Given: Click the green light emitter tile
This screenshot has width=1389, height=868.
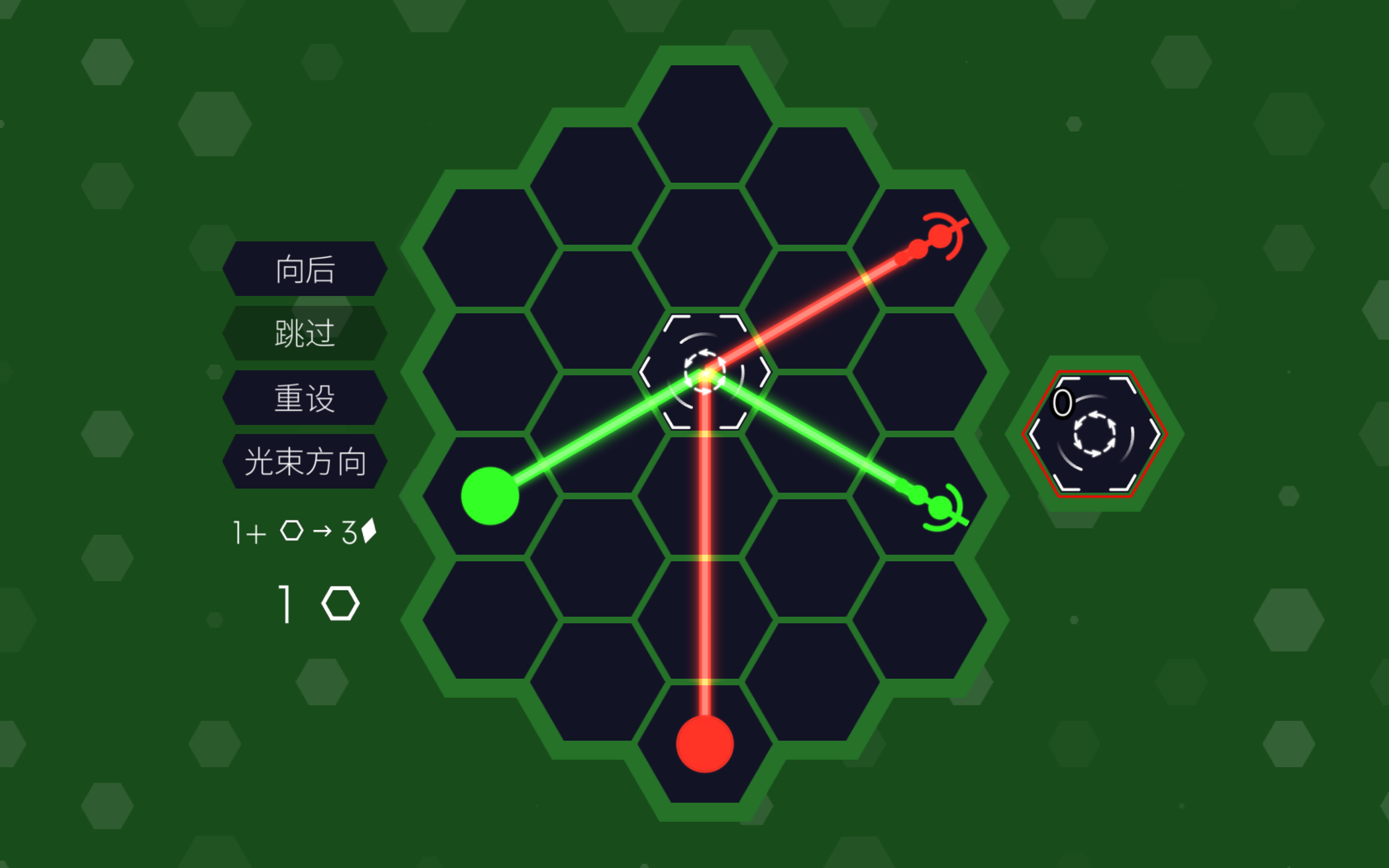Looking at the screenshot, I should click(490, 496).
